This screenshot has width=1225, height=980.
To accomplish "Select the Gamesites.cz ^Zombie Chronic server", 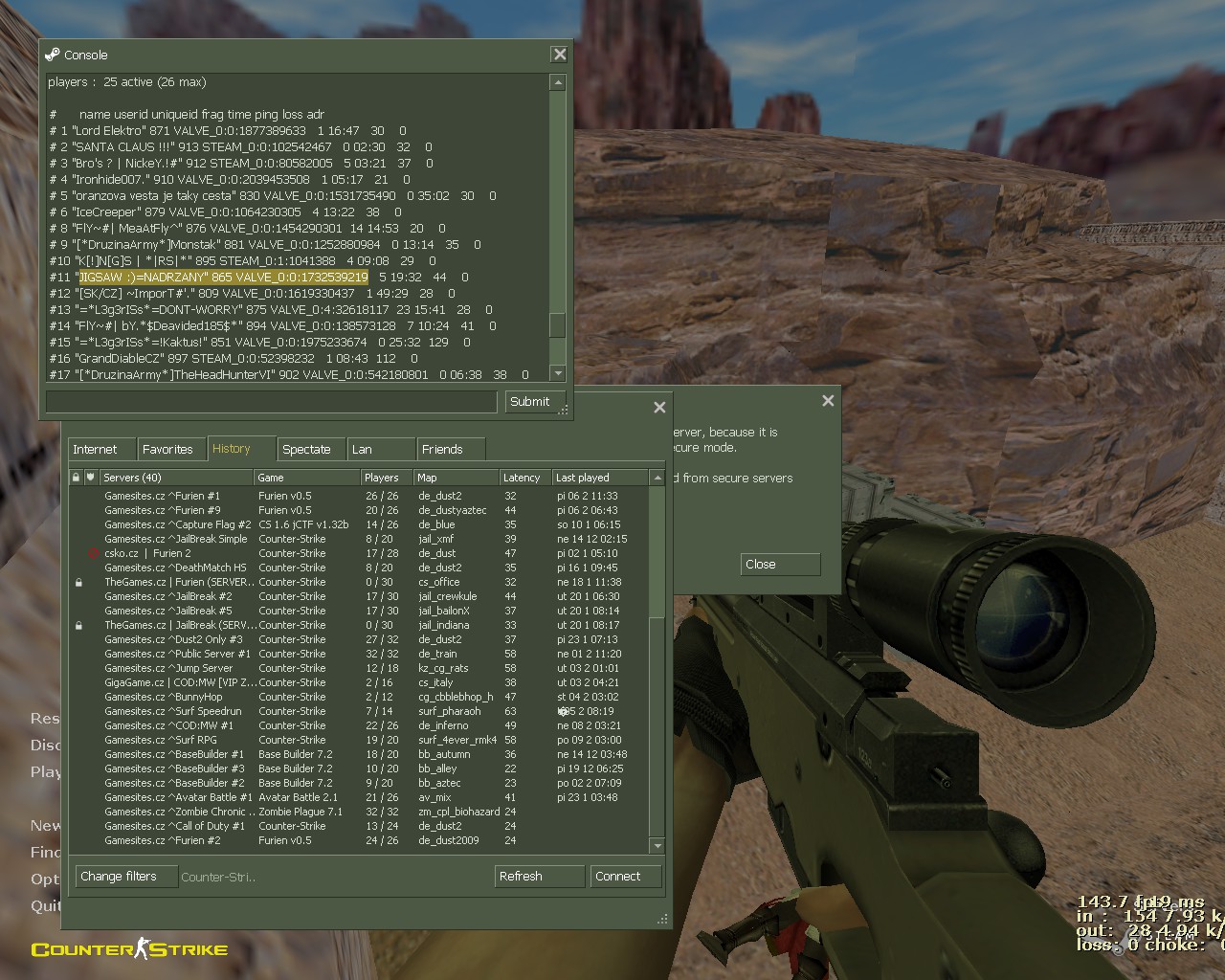I will click(x=176, y=812).
